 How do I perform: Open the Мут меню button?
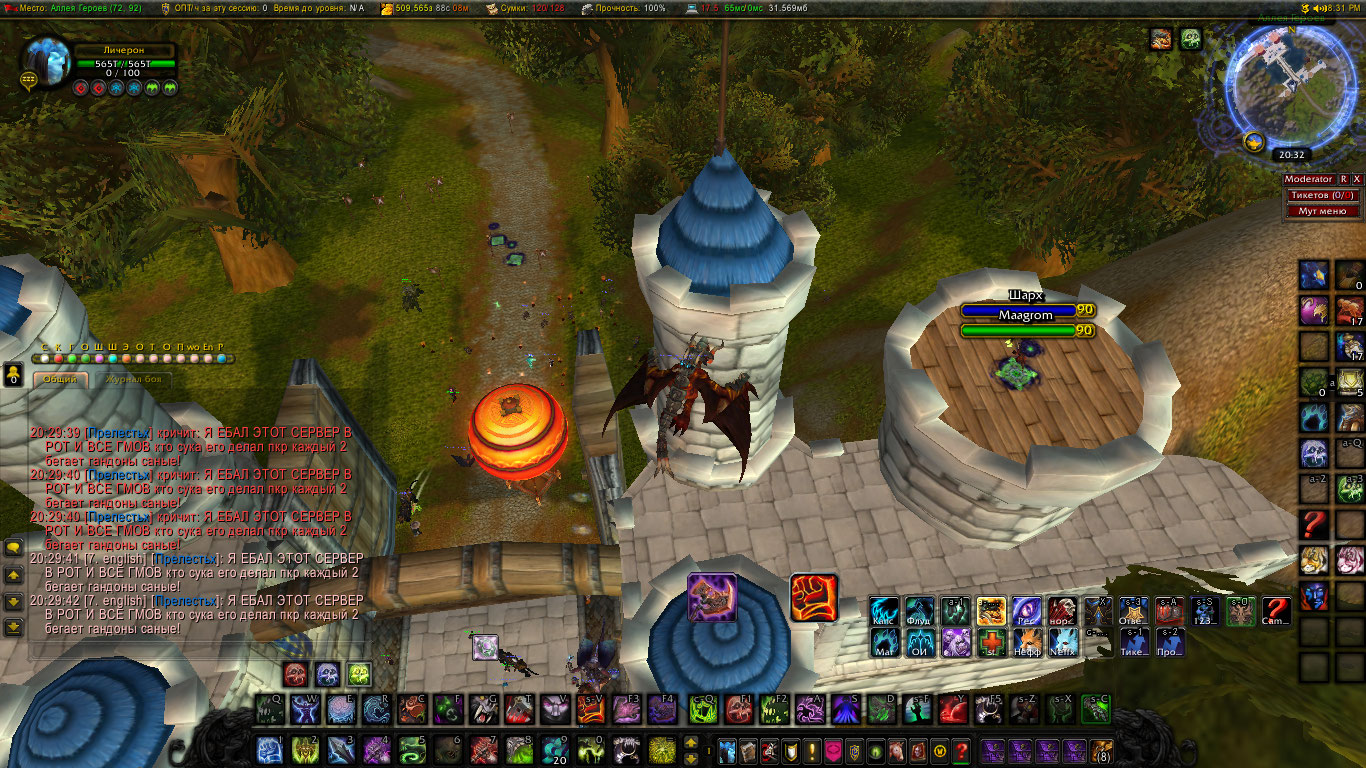point(1322,211)
